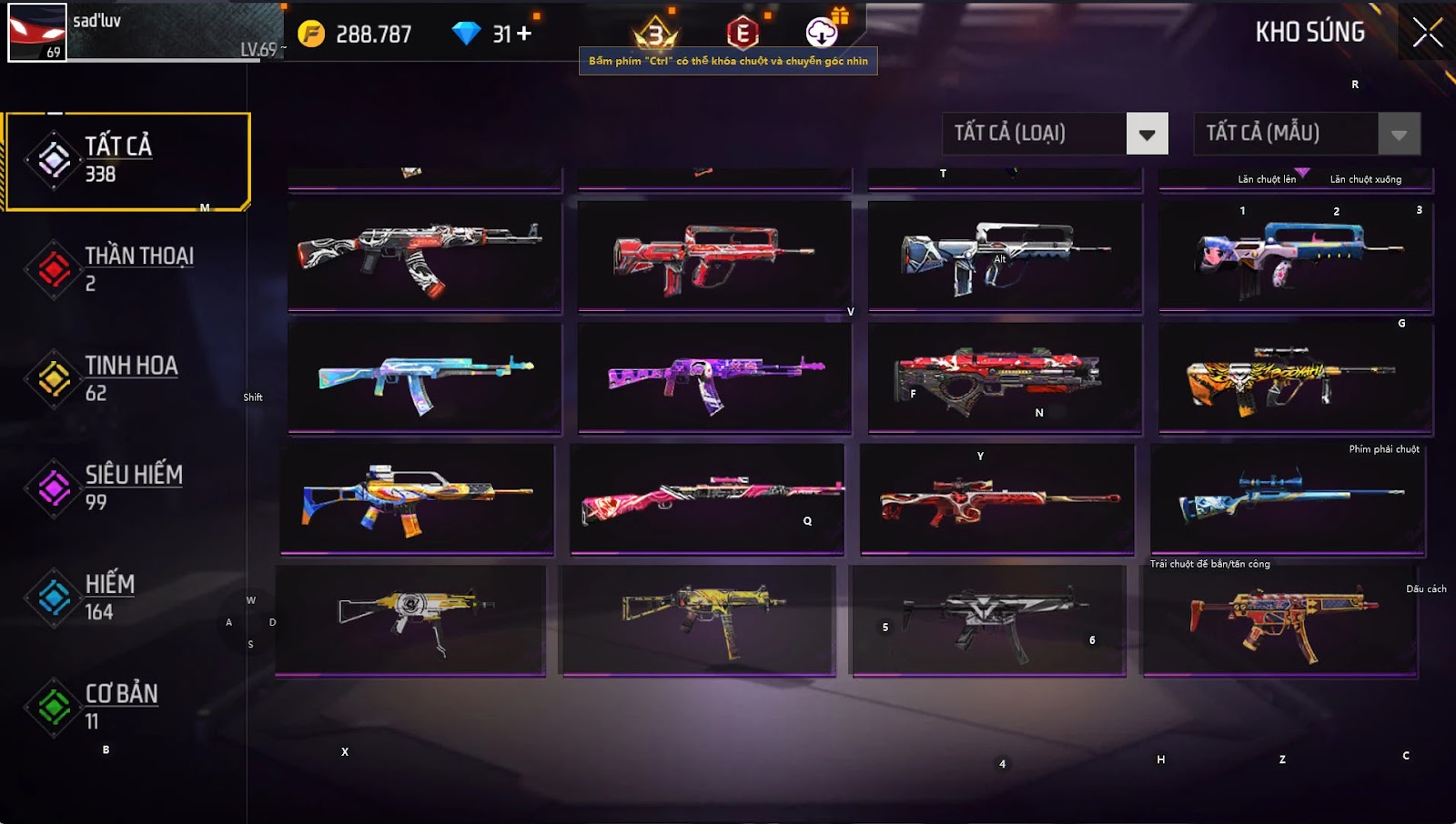The height and width of the screenshot is (824, 1456).
Task: Pick the black and white MP5 skin
Action: click(988, 620)
